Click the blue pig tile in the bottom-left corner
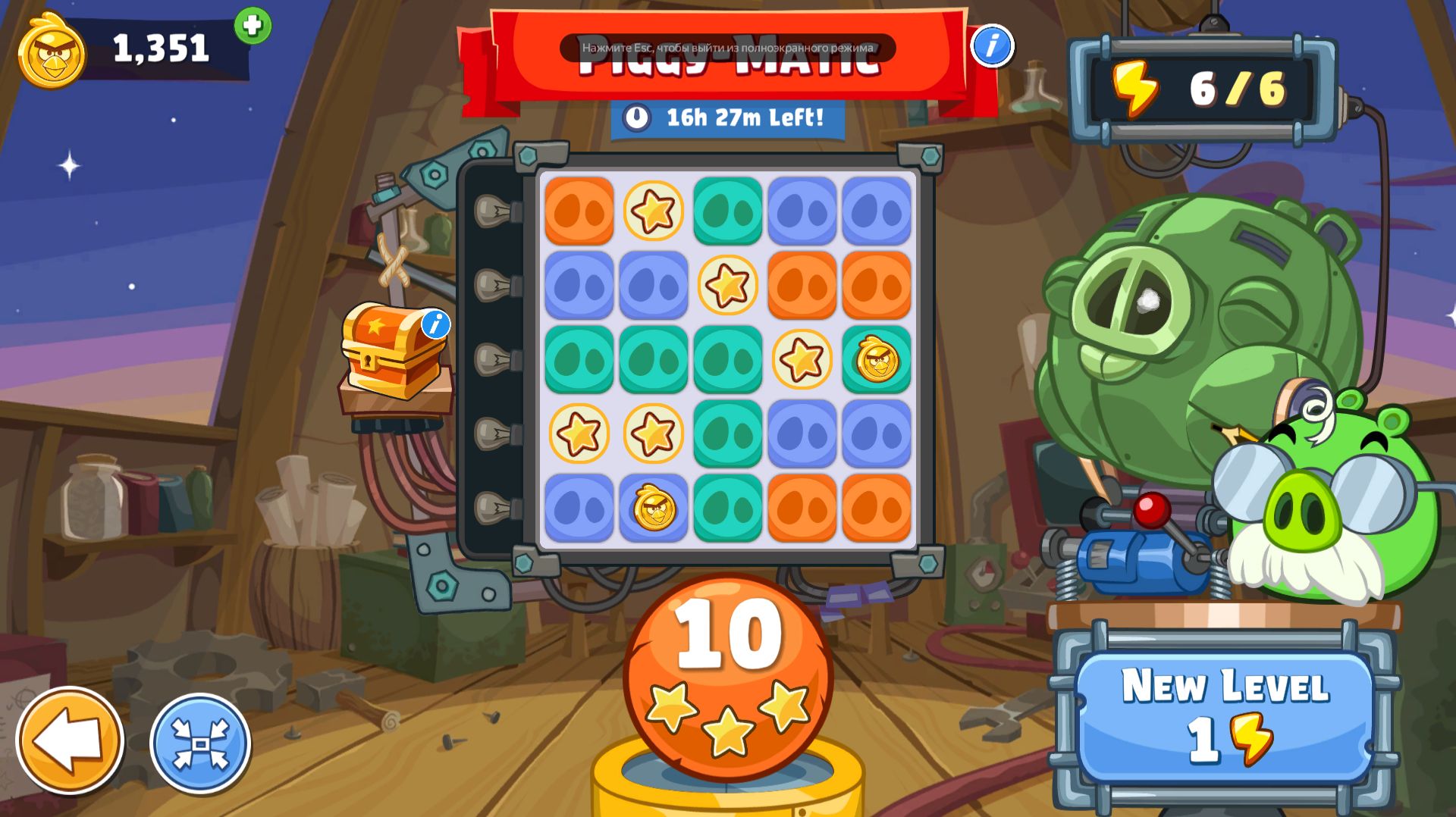 point(577,506)
